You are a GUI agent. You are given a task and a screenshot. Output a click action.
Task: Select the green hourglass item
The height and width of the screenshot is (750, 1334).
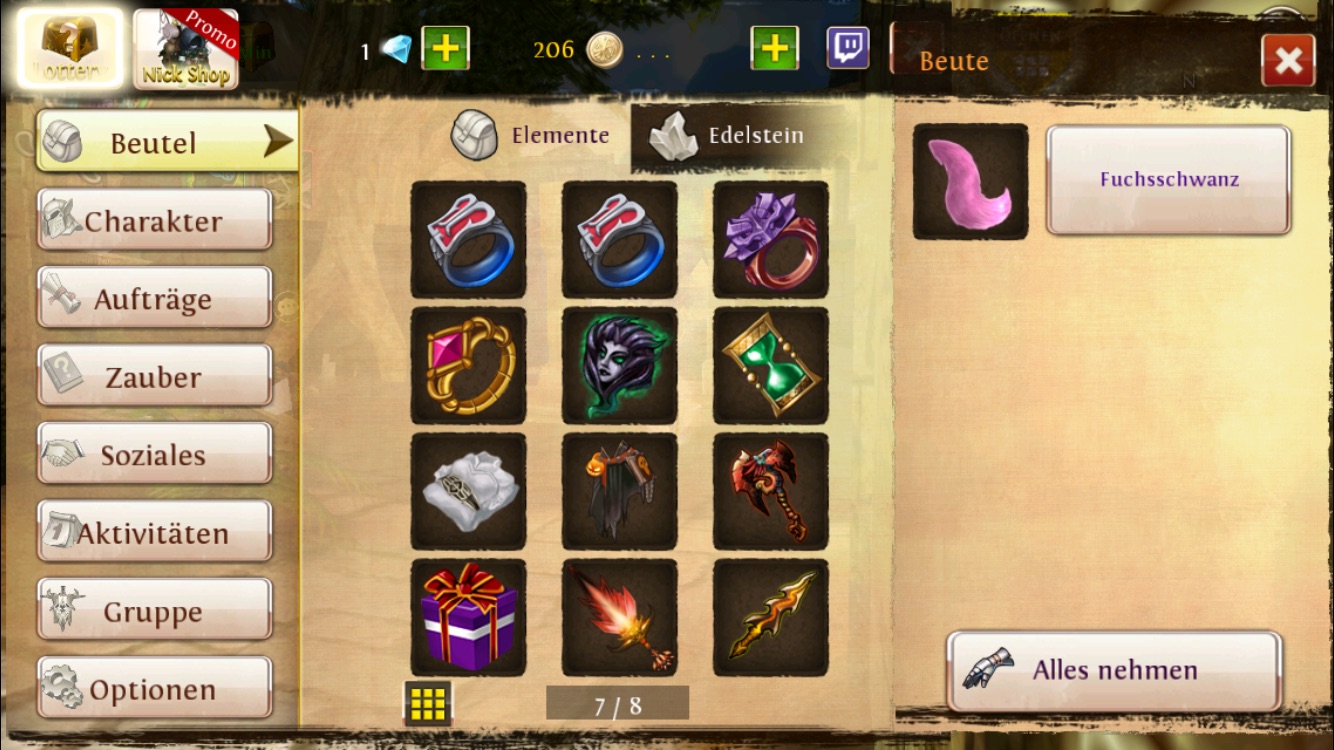tap(770, 365)
